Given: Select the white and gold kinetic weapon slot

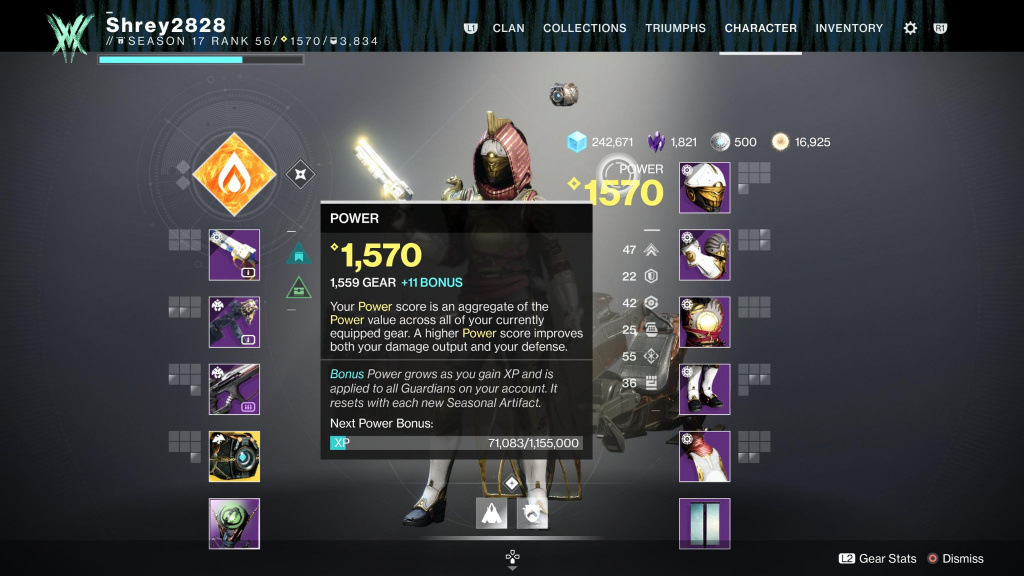Looking at the screenshot, I should point(234,255).
